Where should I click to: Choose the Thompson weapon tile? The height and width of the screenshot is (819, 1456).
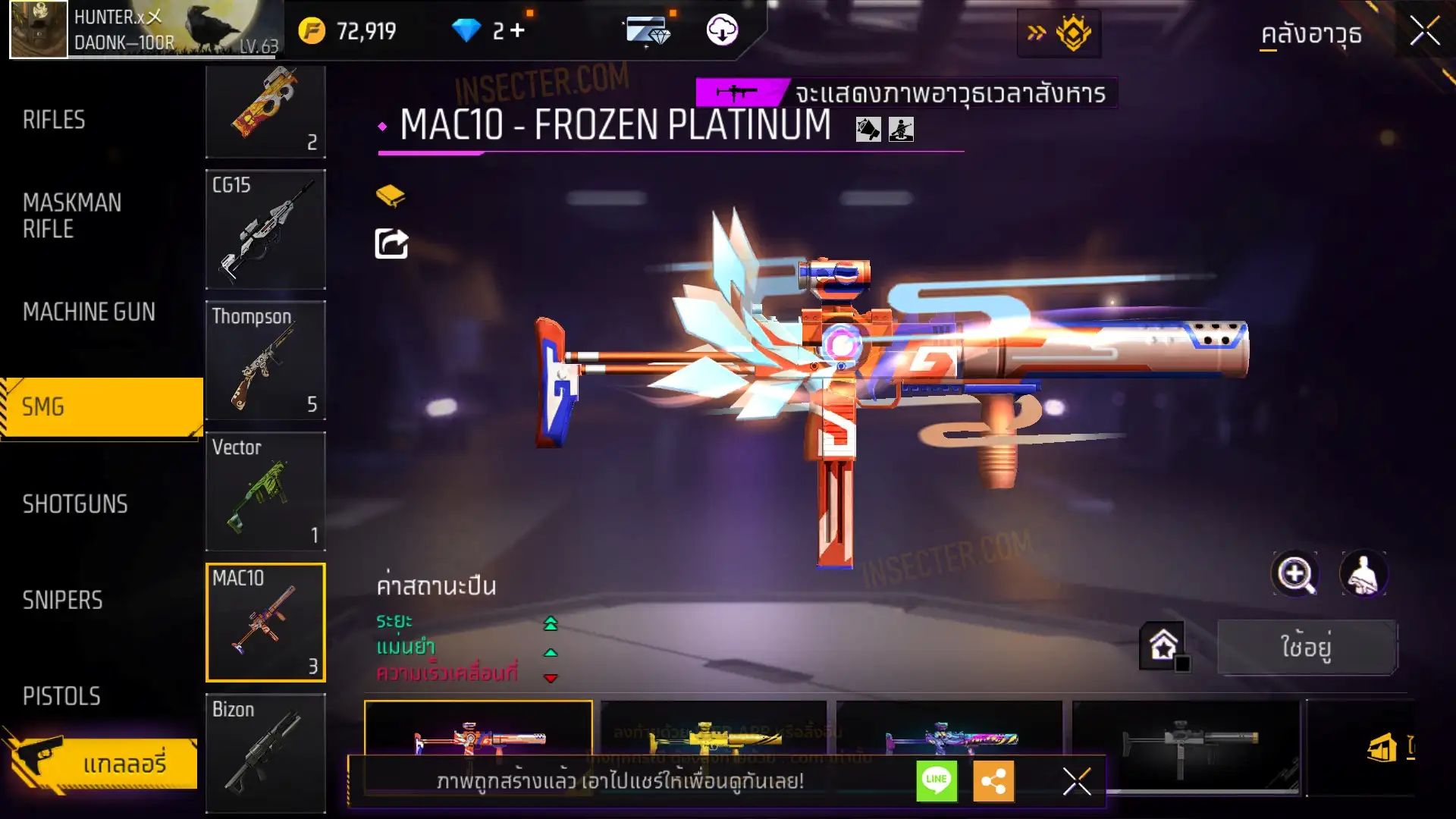tap(265, 360)
